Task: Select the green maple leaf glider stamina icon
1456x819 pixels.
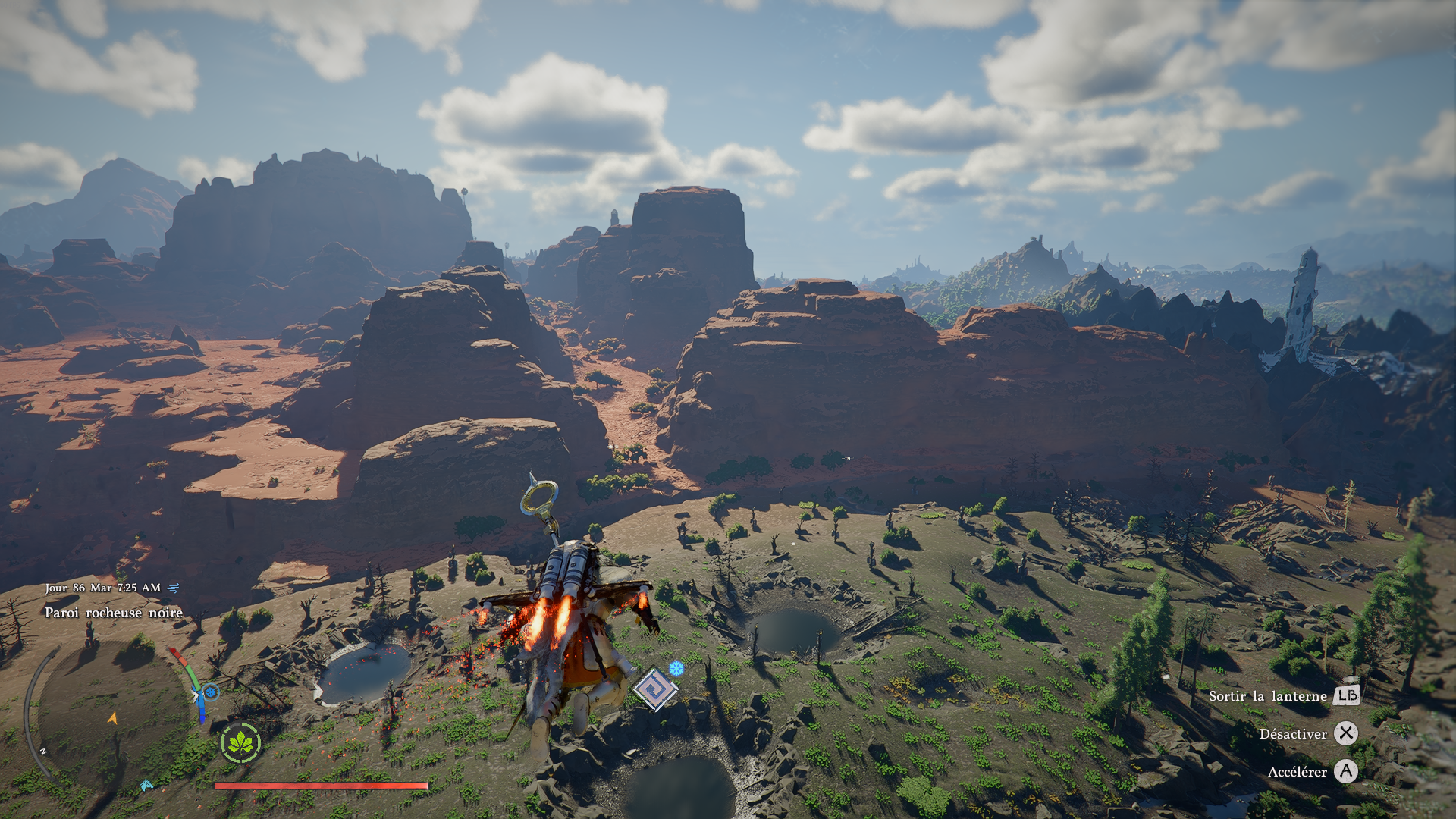Action: coord(241,742)
